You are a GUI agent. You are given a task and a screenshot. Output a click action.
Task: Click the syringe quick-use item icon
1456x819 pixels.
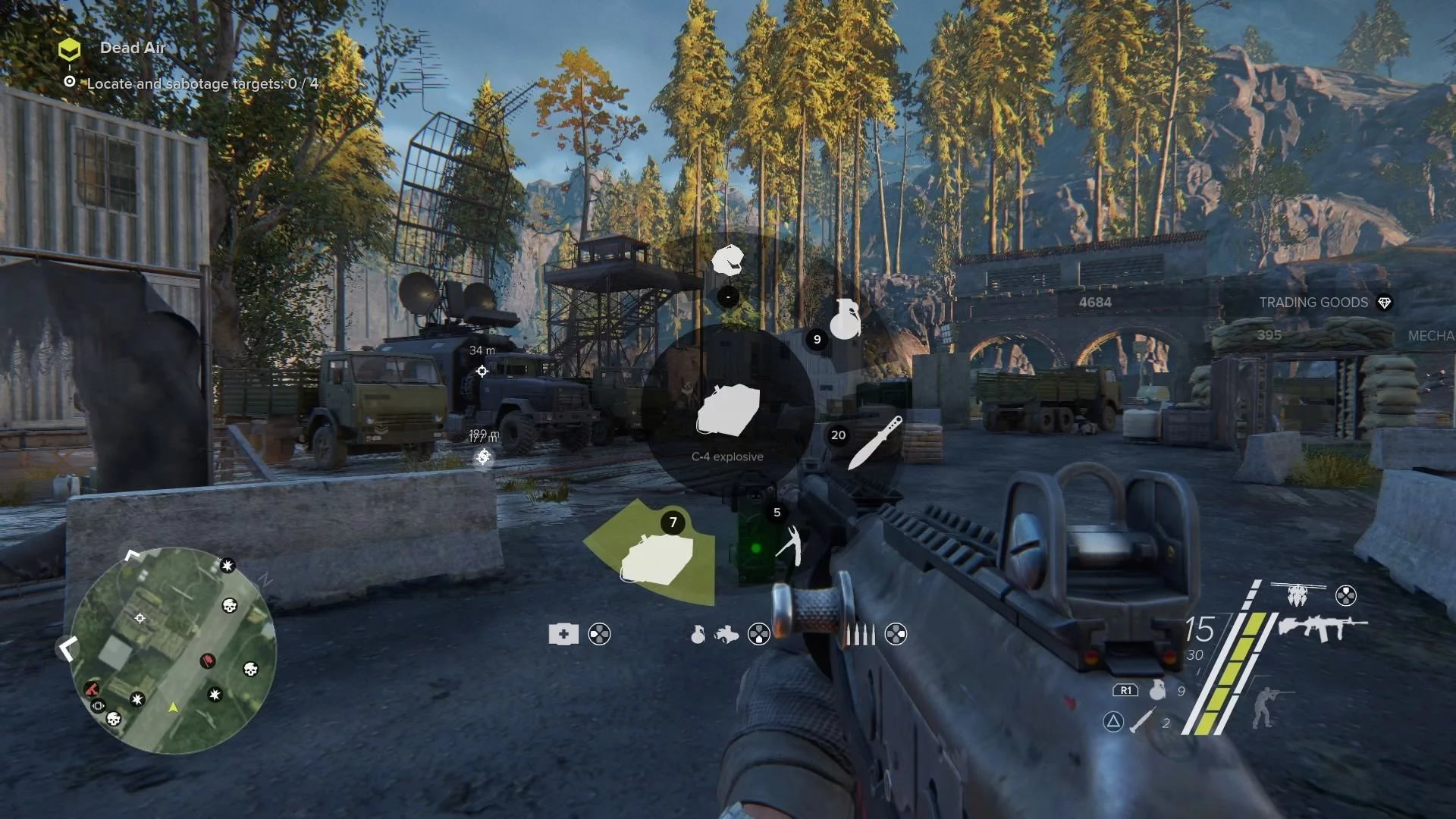[x=1143, y=720]
